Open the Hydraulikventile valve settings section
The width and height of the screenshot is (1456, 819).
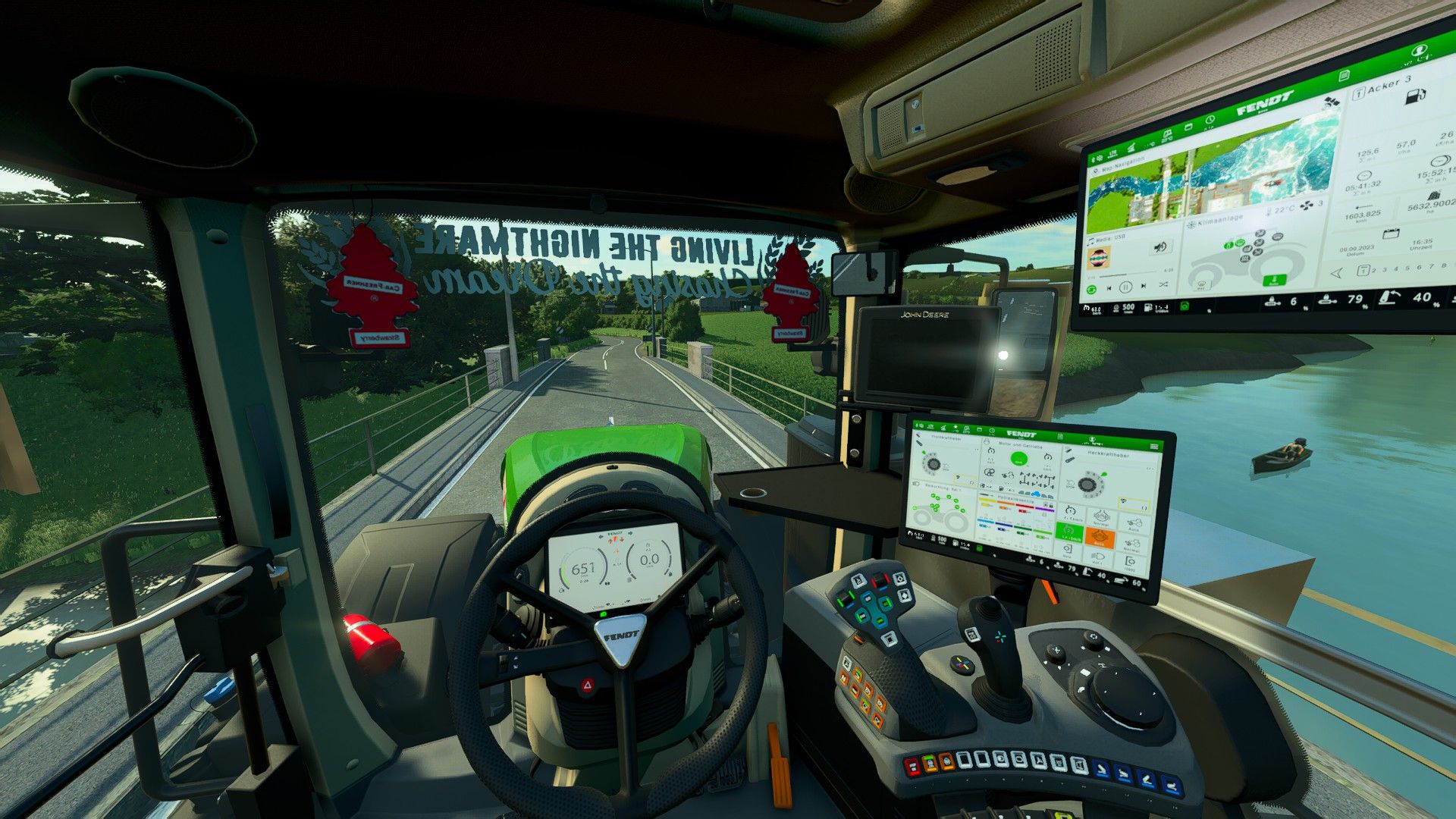[1016, 500]
